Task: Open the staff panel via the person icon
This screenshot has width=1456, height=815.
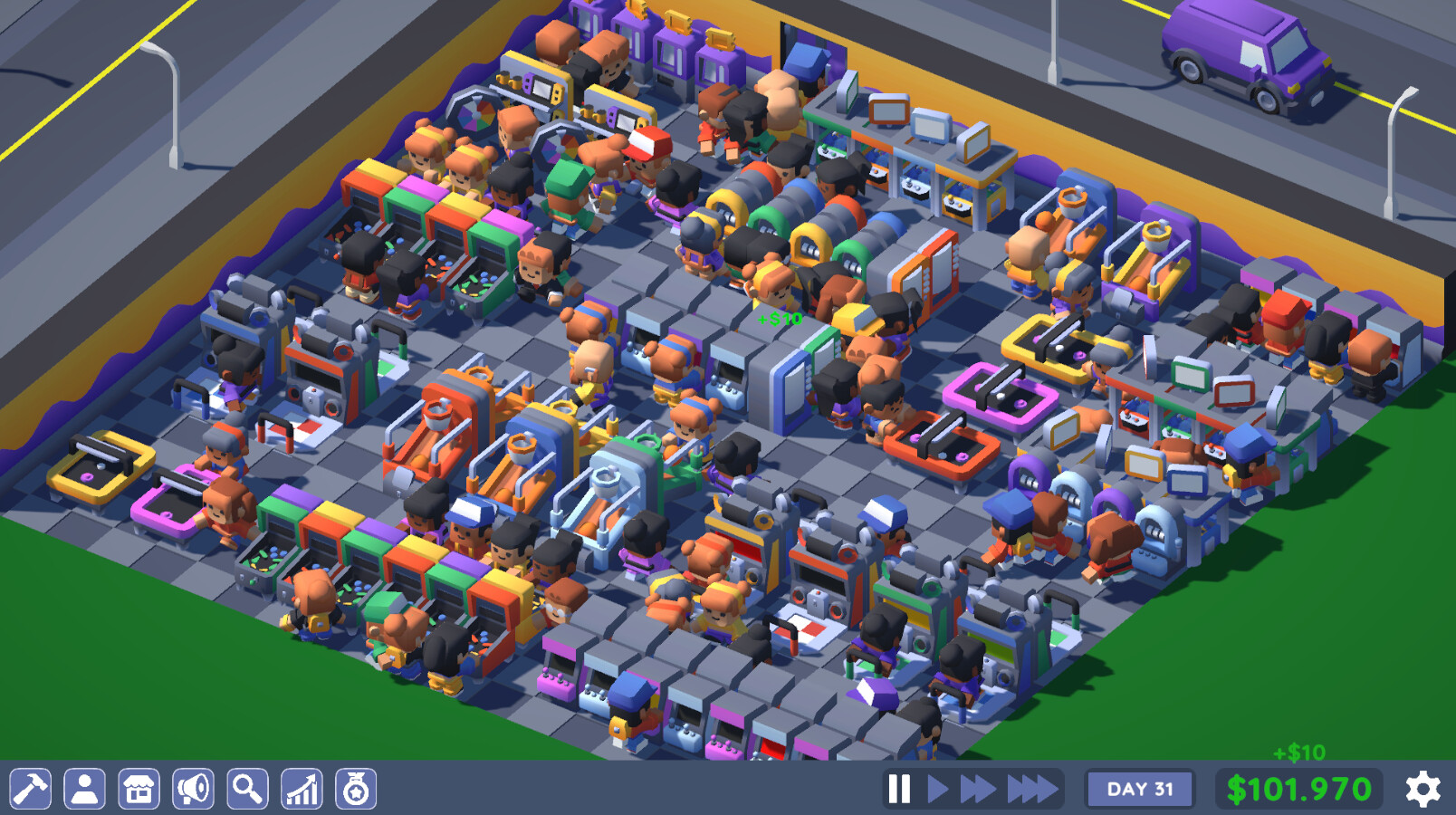Action: tap(83, 788)
